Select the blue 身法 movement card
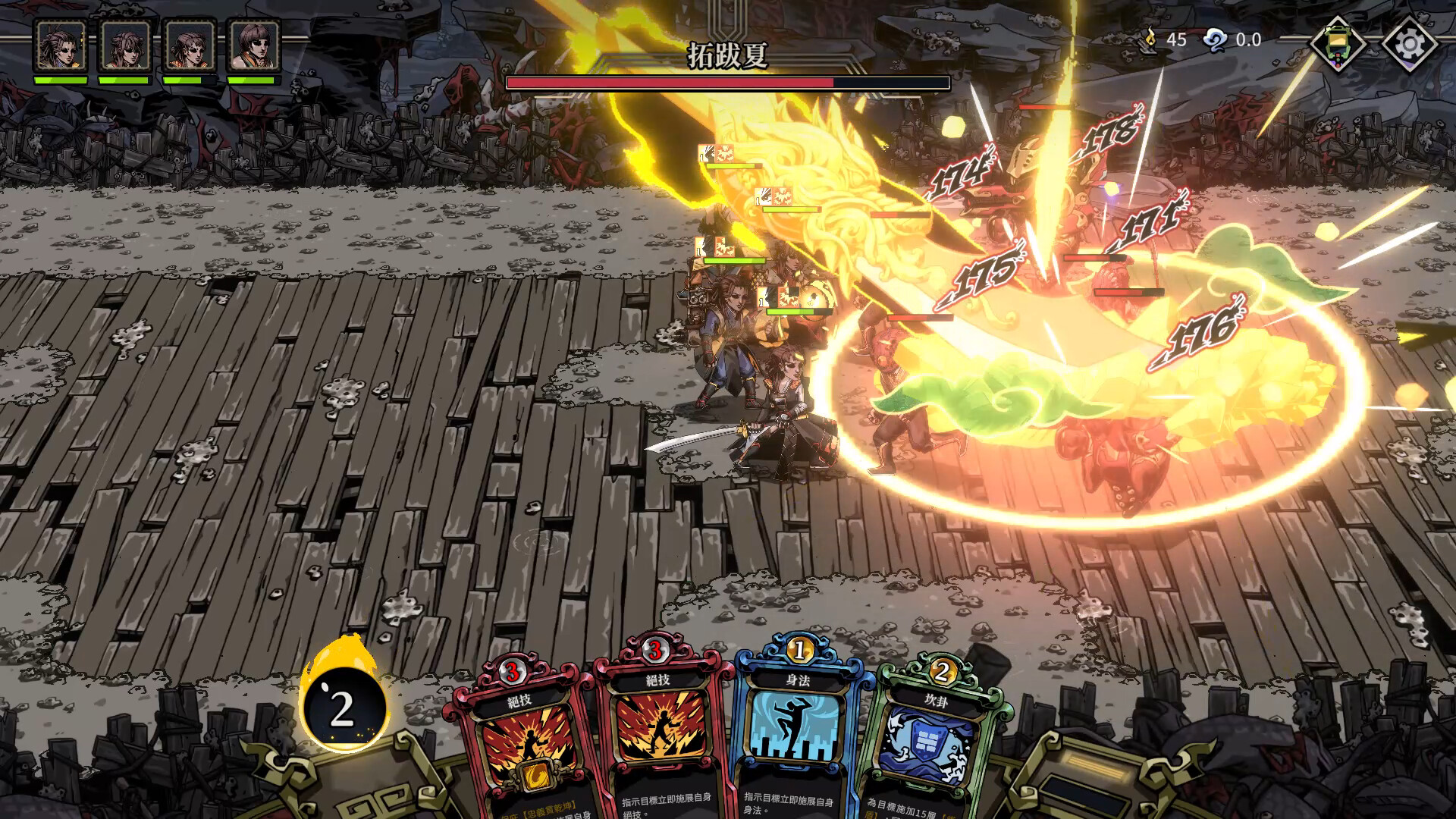This screenshot has width=1456, height=819. (798, 736)
